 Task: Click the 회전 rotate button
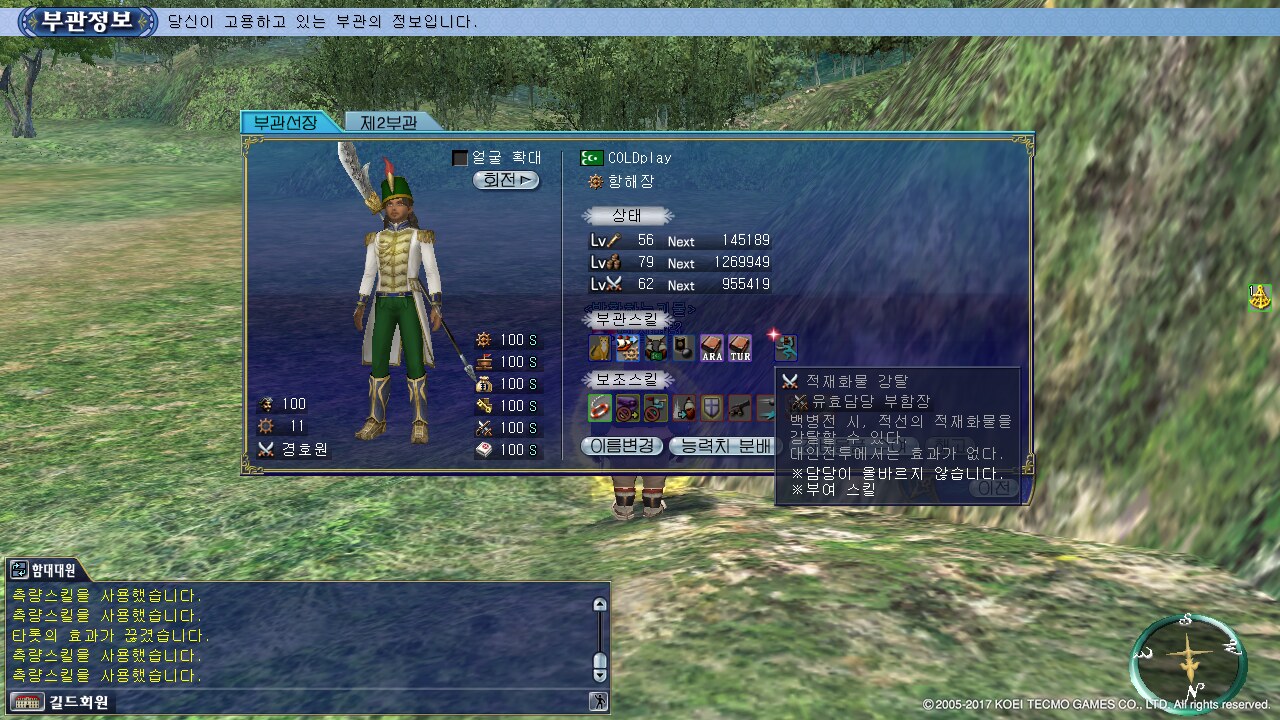pyautogui.click(x=506, y=181)
